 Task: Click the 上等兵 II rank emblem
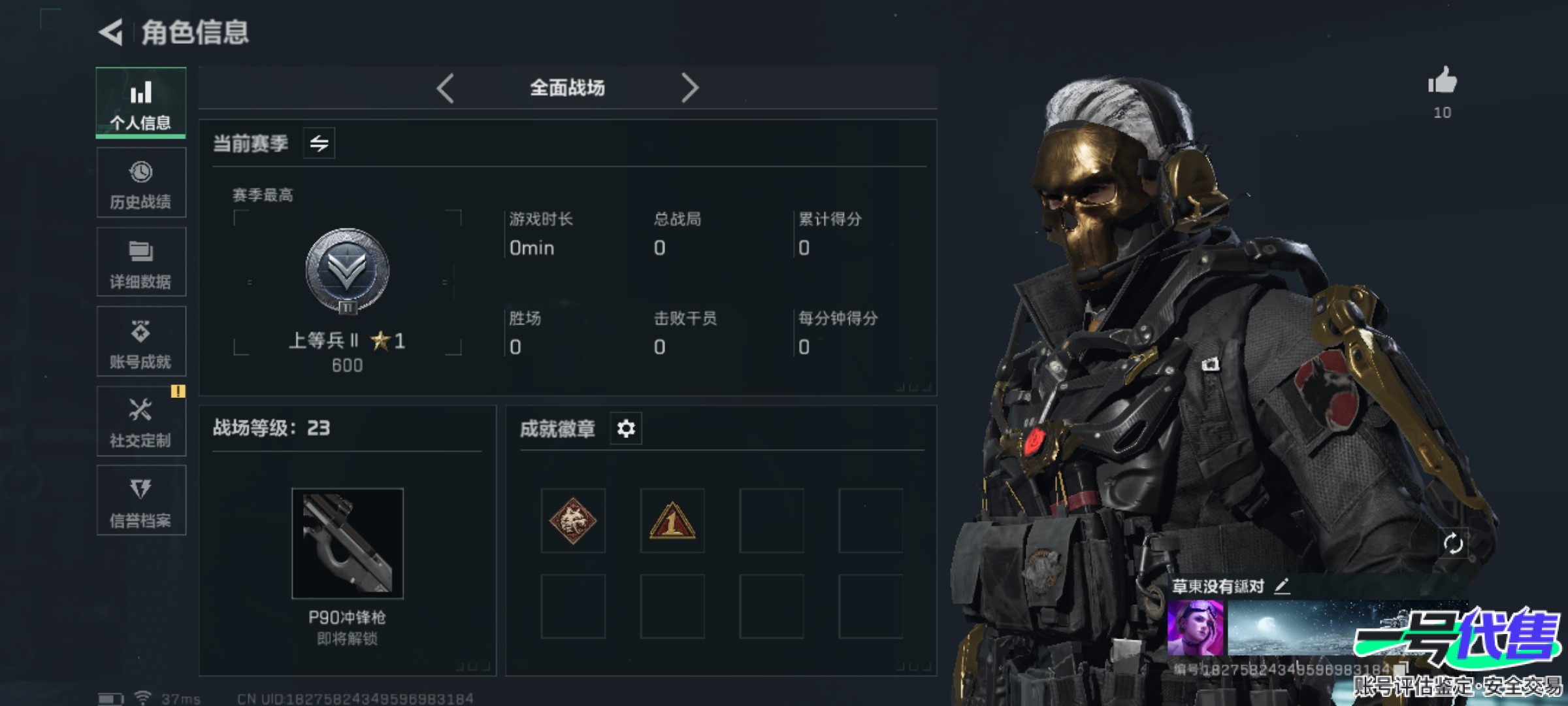(348, 270)
